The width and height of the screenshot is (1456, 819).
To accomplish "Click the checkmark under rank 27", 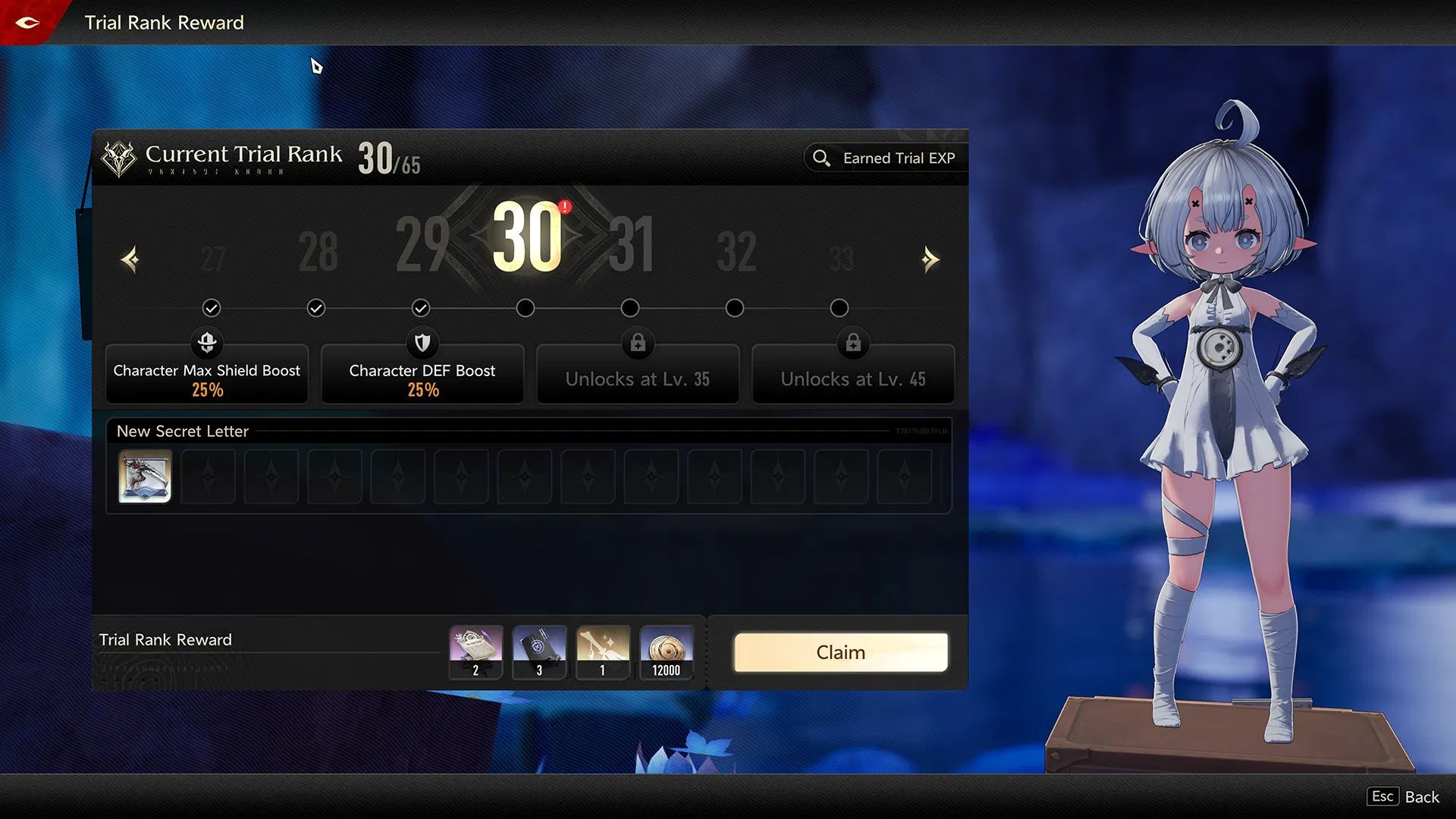I will coord(212,308).
